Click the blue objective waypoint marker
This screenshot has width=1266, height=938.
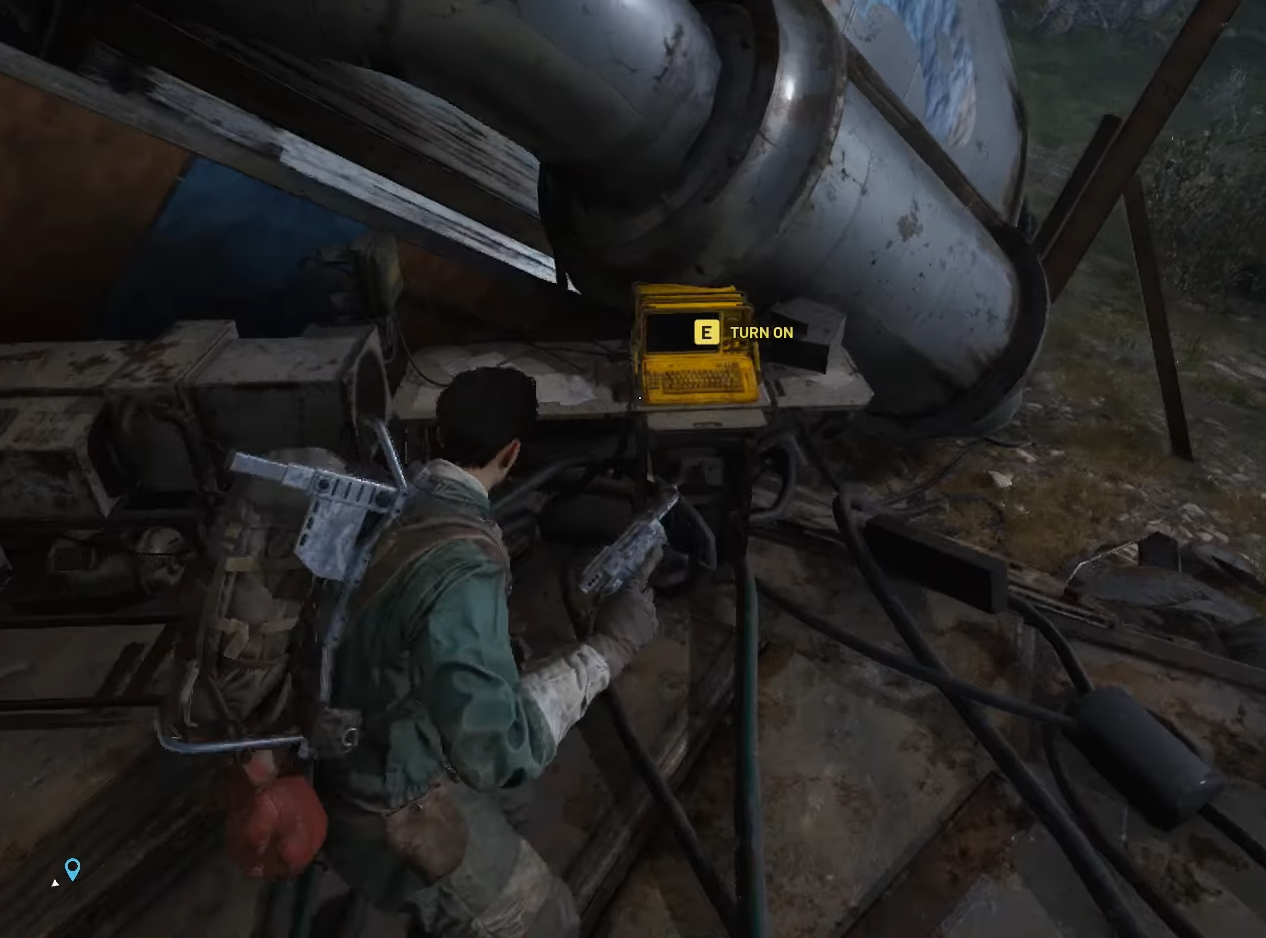click(72, 868)
